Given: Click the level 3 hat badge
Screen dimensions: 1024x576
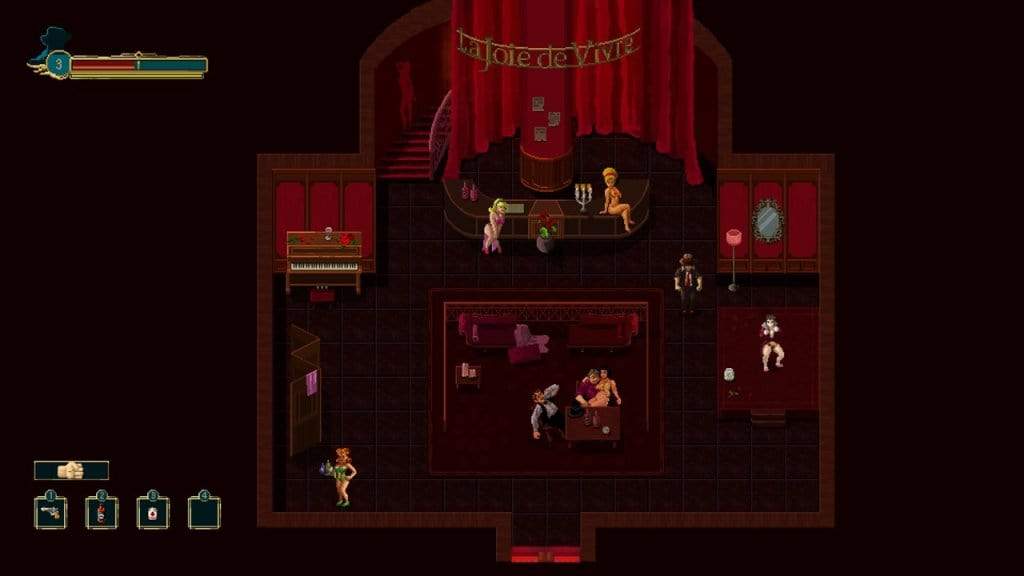Looking at the screenshot, I should click(57, 65).
